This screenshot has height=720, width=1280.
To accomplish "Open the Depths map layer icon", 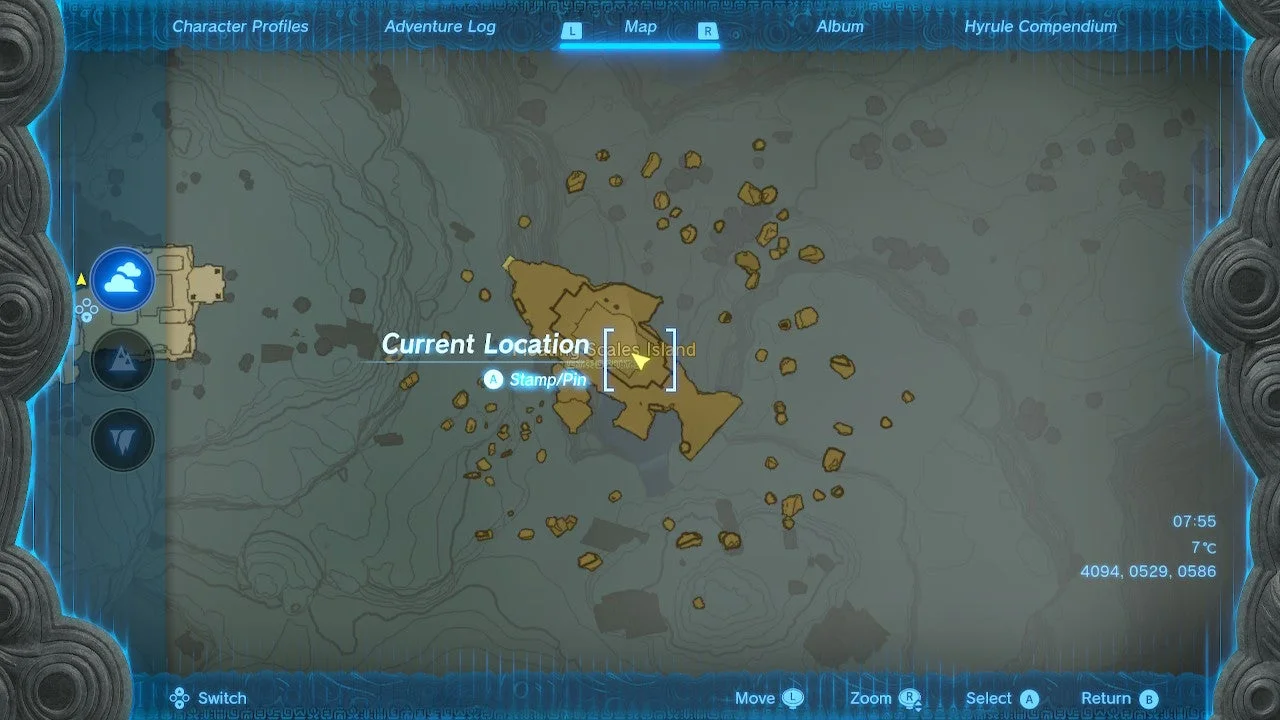I will tap(122, 437).
